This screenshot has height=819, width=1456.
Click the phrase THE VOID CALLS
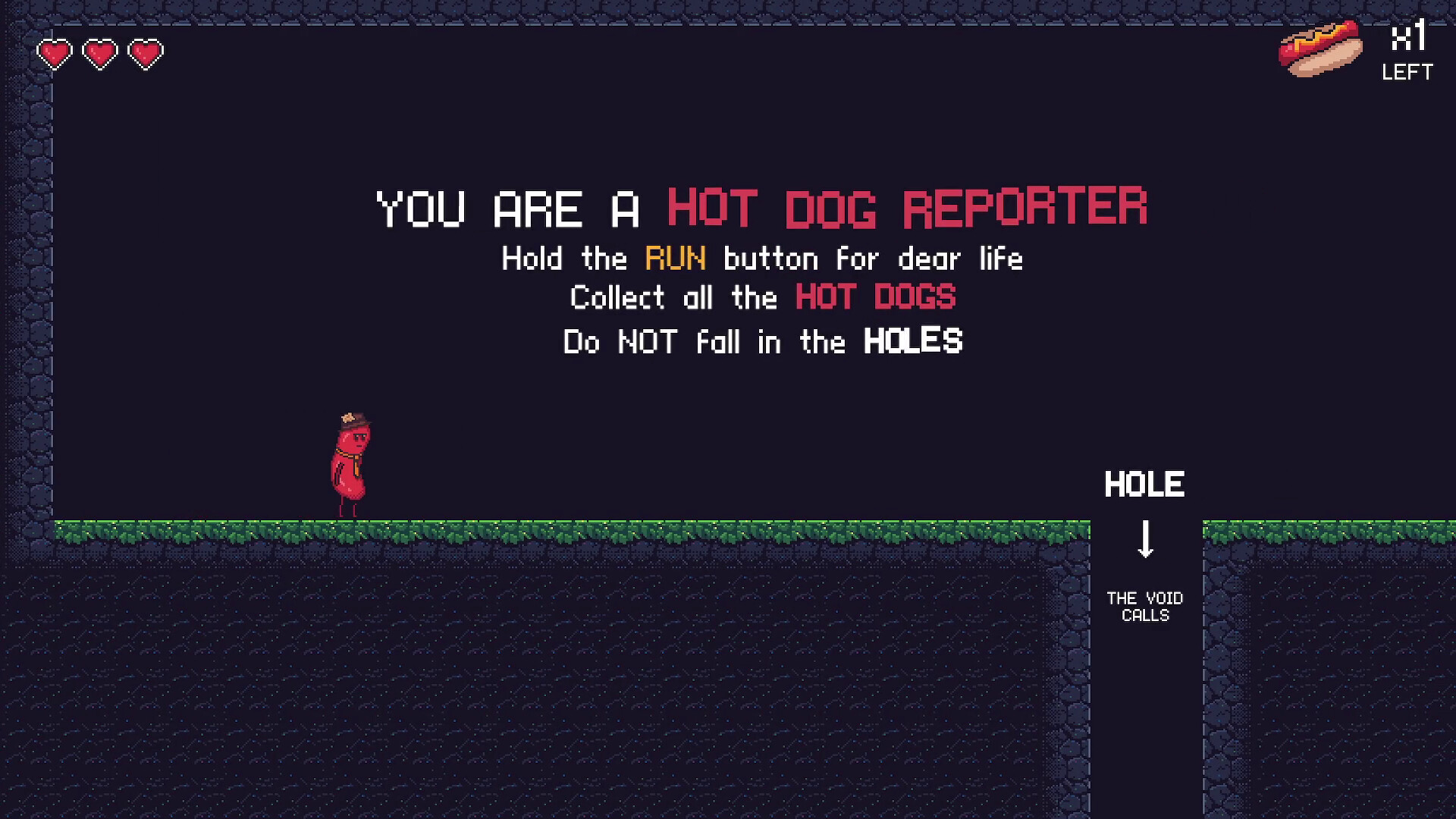point(1144,607)
